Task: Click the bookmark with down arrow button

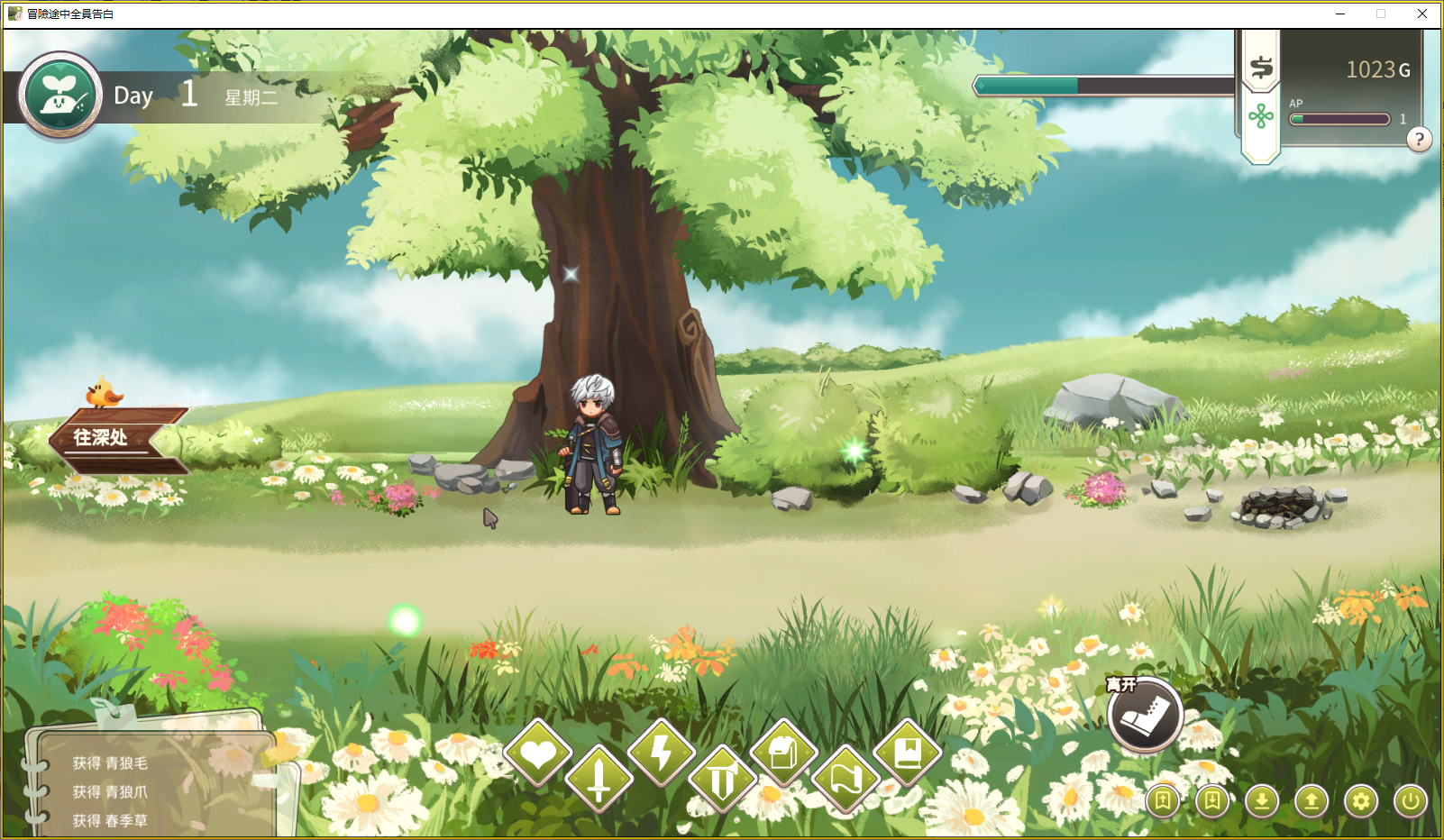Action: pos(1212,800)
